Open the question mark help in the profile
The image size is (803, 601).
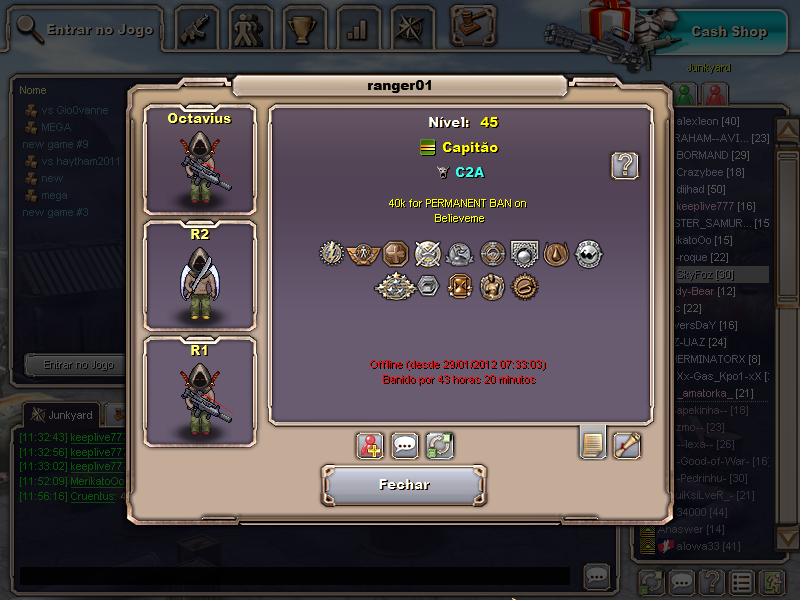[x=625, y=165]
